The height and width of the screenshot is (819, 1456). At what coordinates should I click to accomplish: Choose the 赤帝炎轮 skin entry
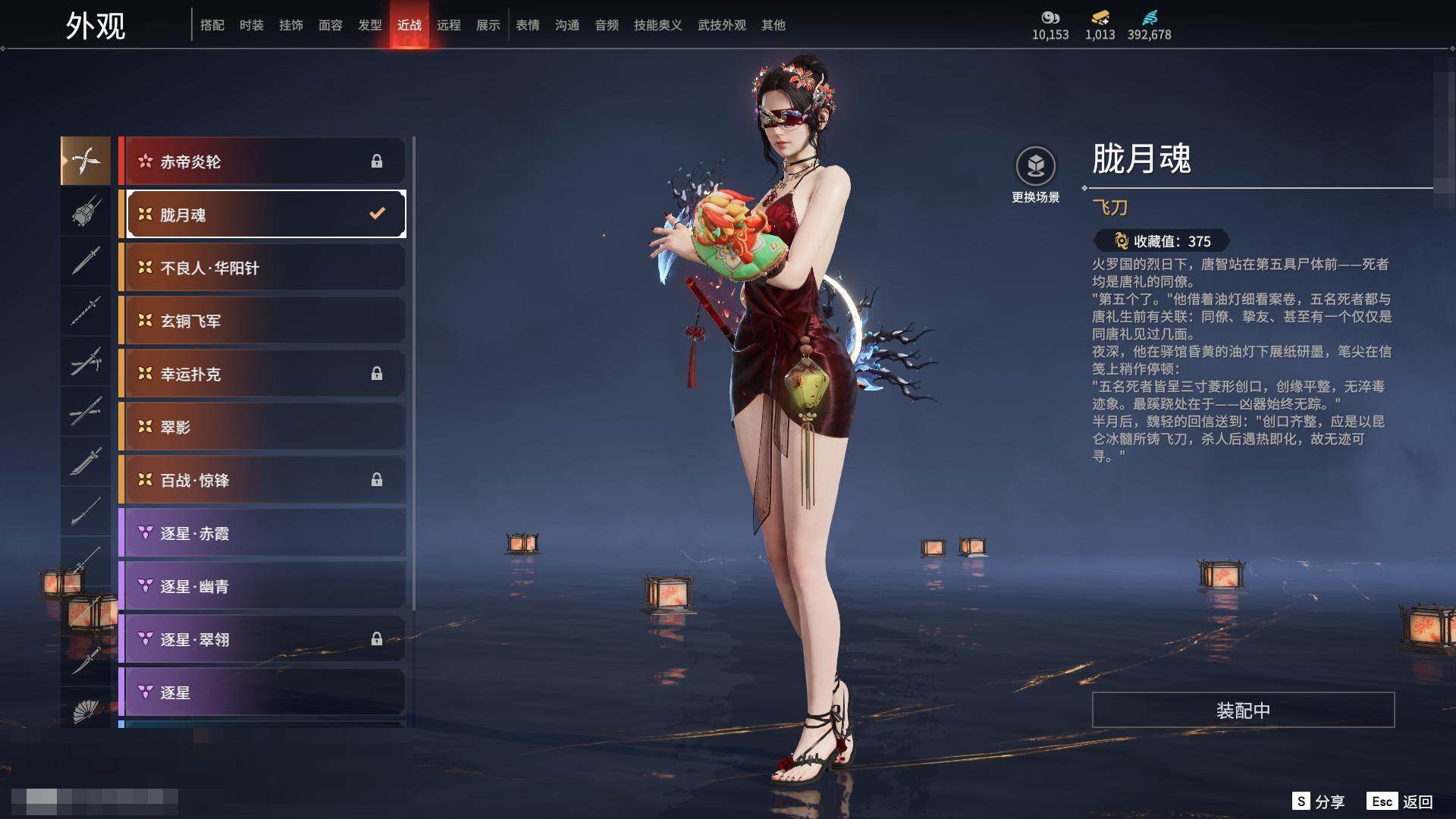click(262, 162)
